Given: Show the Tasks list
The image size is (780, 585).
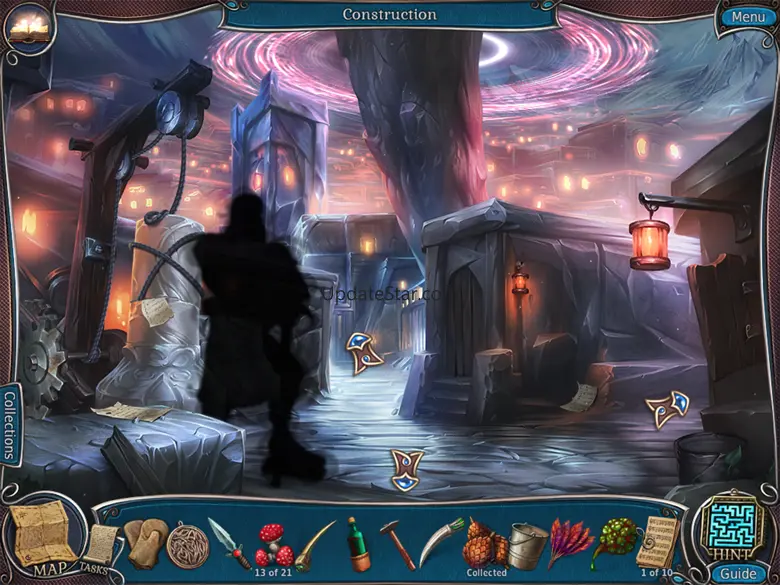Looking at the screenshot, I should pyautogui.click(x=100, y=548).
